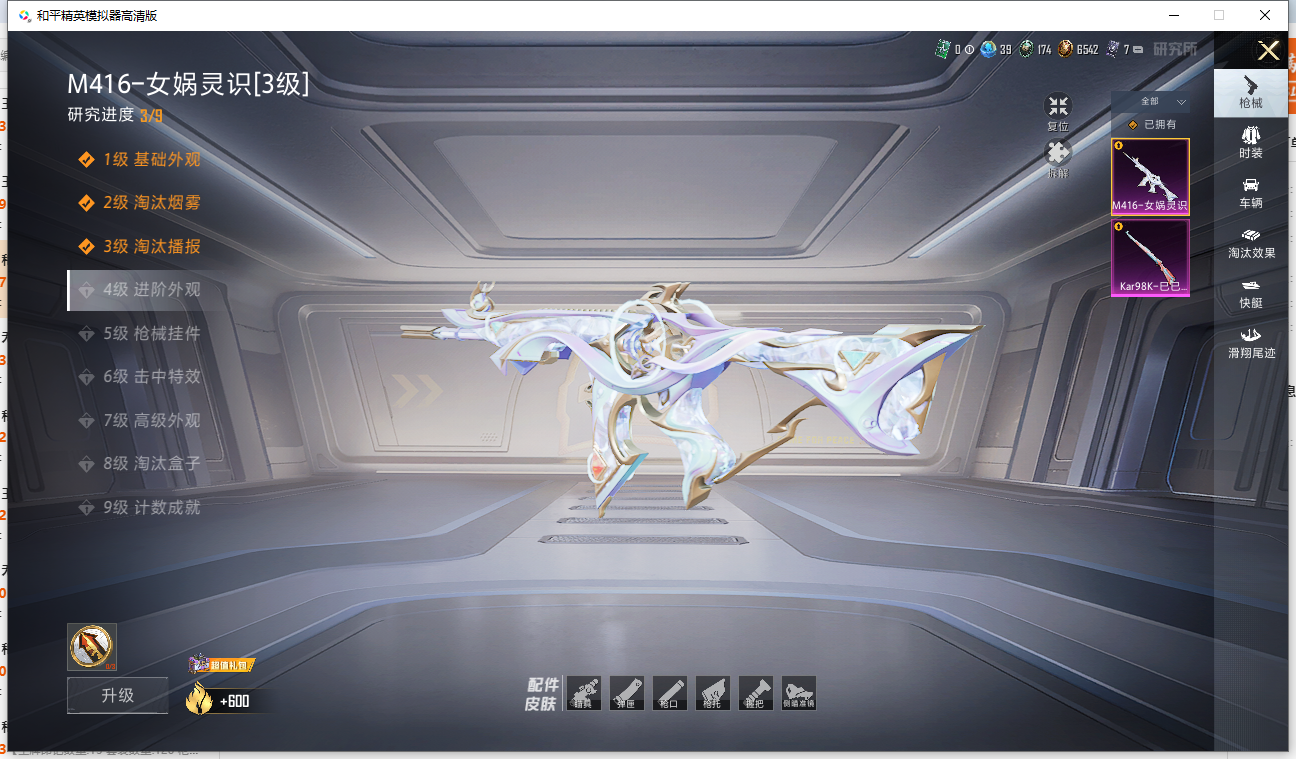Click the 拆解 puzzle-piece button
This screenshot has width=1296, height=759.
coord(1058,159)
